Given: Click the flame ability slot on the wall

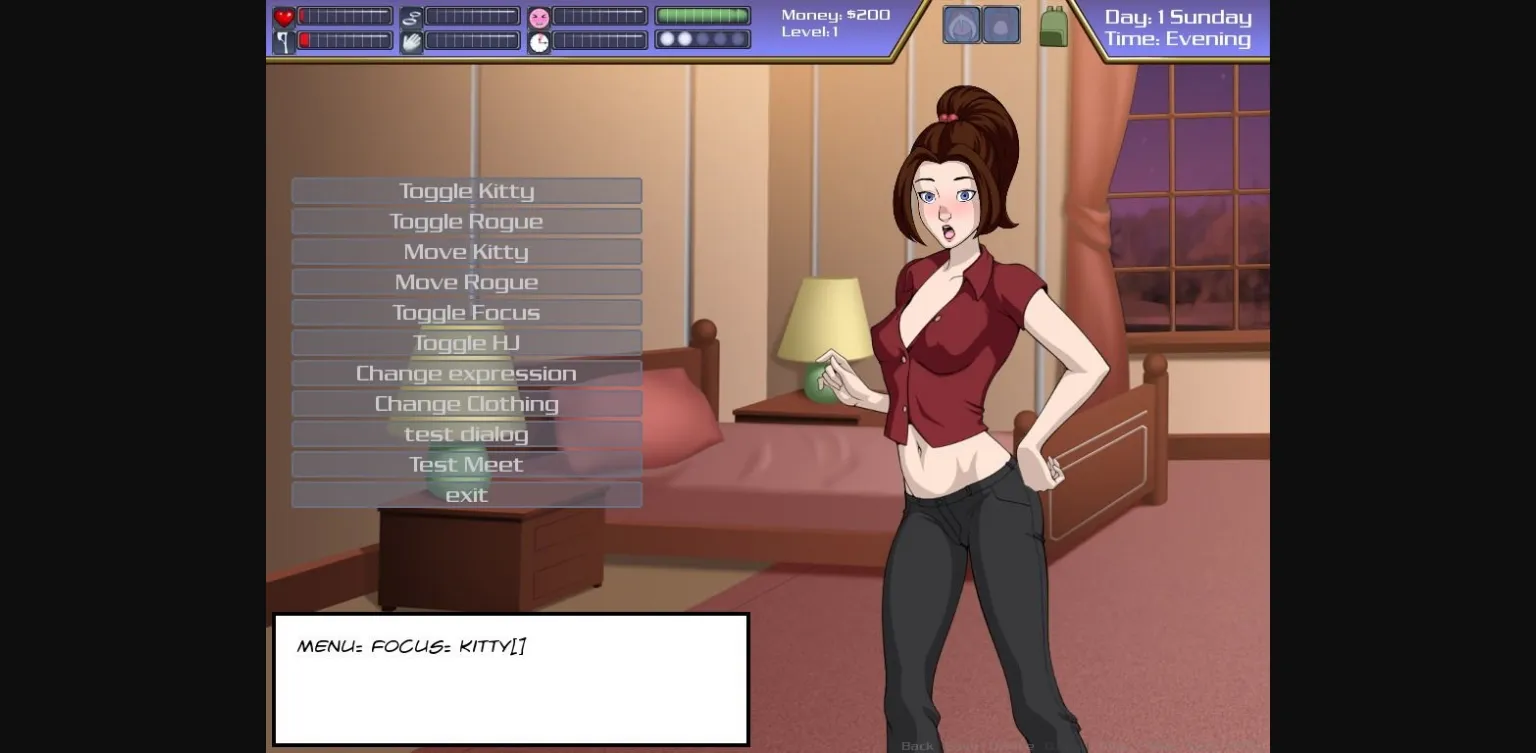Looking at the screenshot, I should point(962,24).
